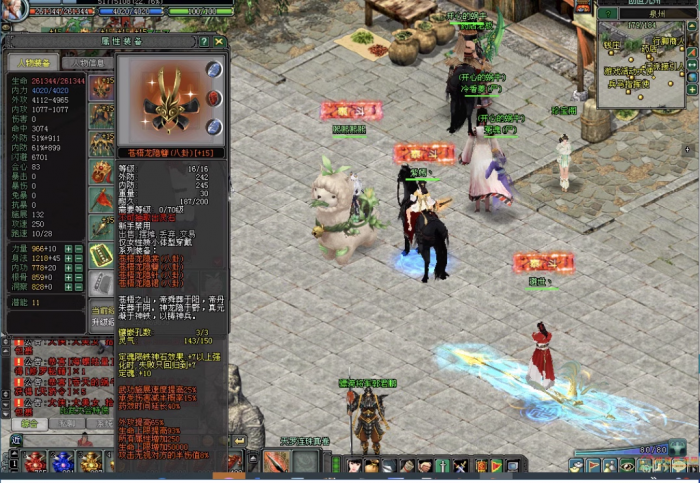Use the blue potion hotbar slot
Screen dimensions: 700x483
click(62, 462)
